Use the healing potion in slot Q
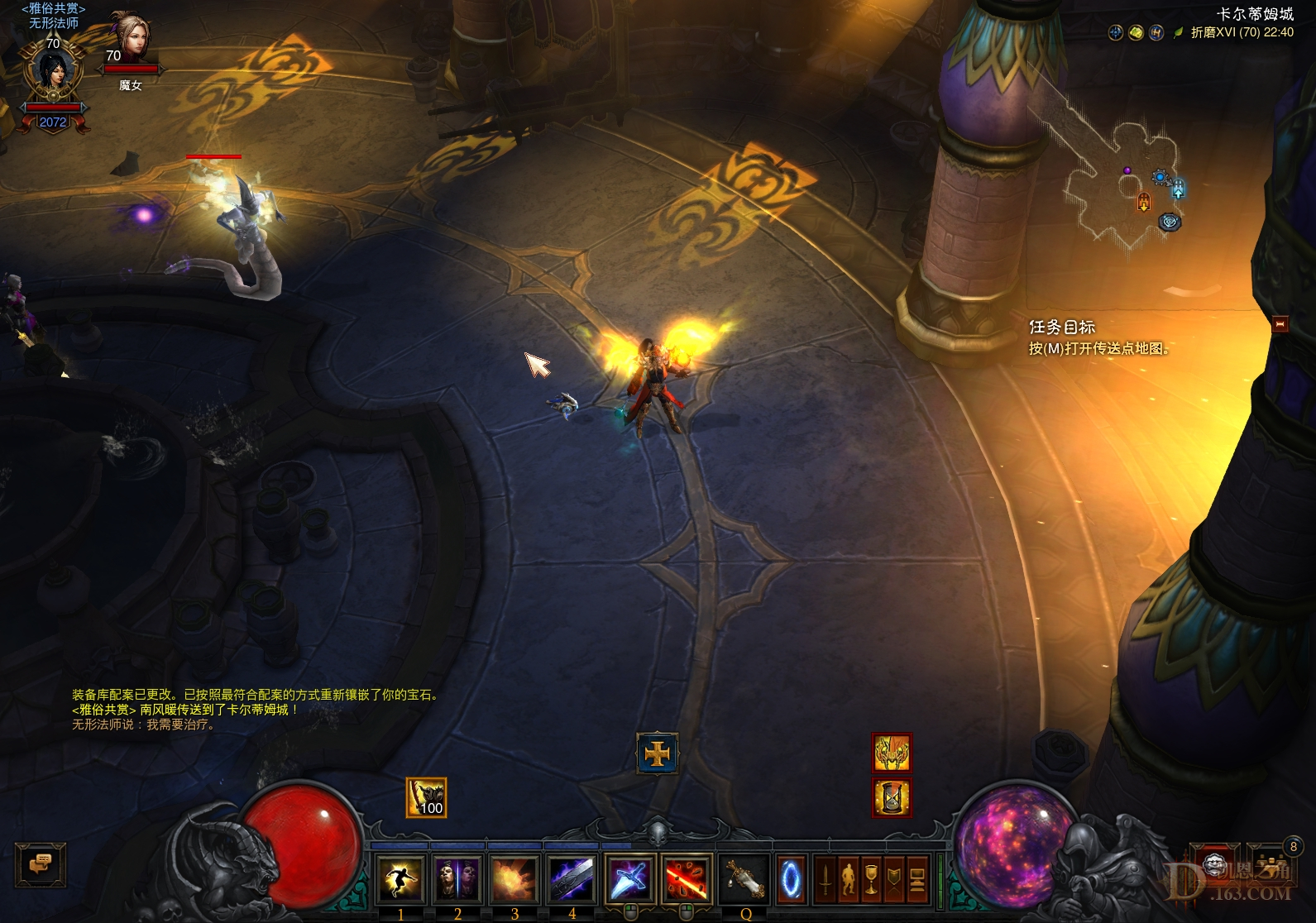 744,879
